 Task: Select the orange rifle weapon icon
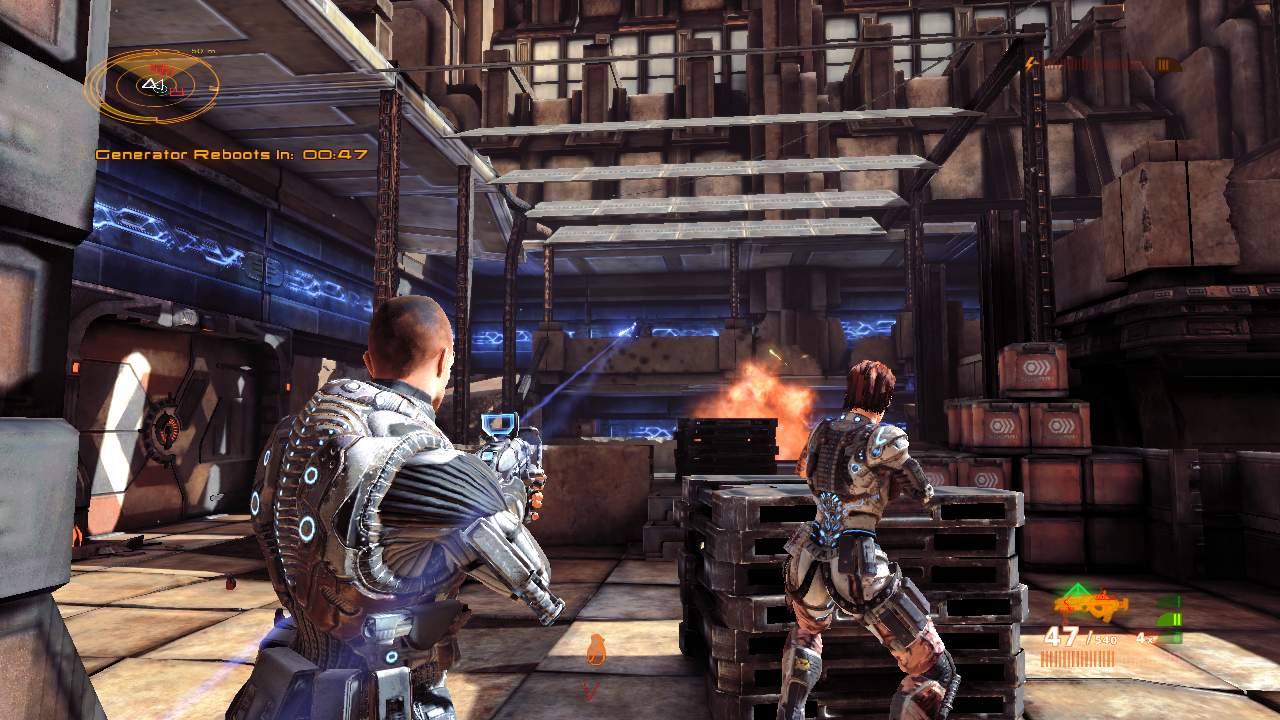tap(1090, 605)
